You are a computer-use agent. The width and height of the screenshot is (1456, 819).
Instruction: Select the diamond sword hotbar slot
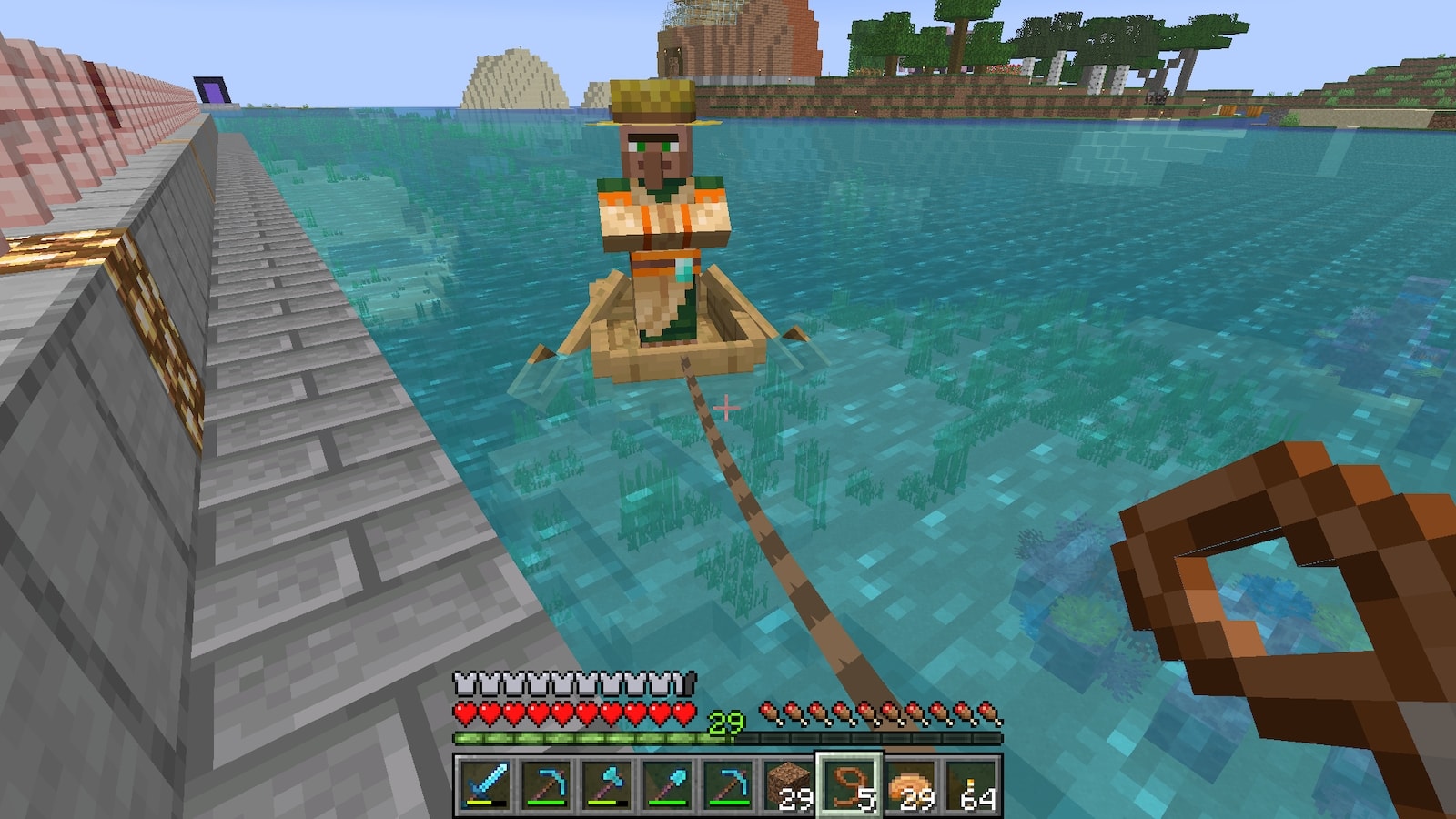tap(485, 784)
